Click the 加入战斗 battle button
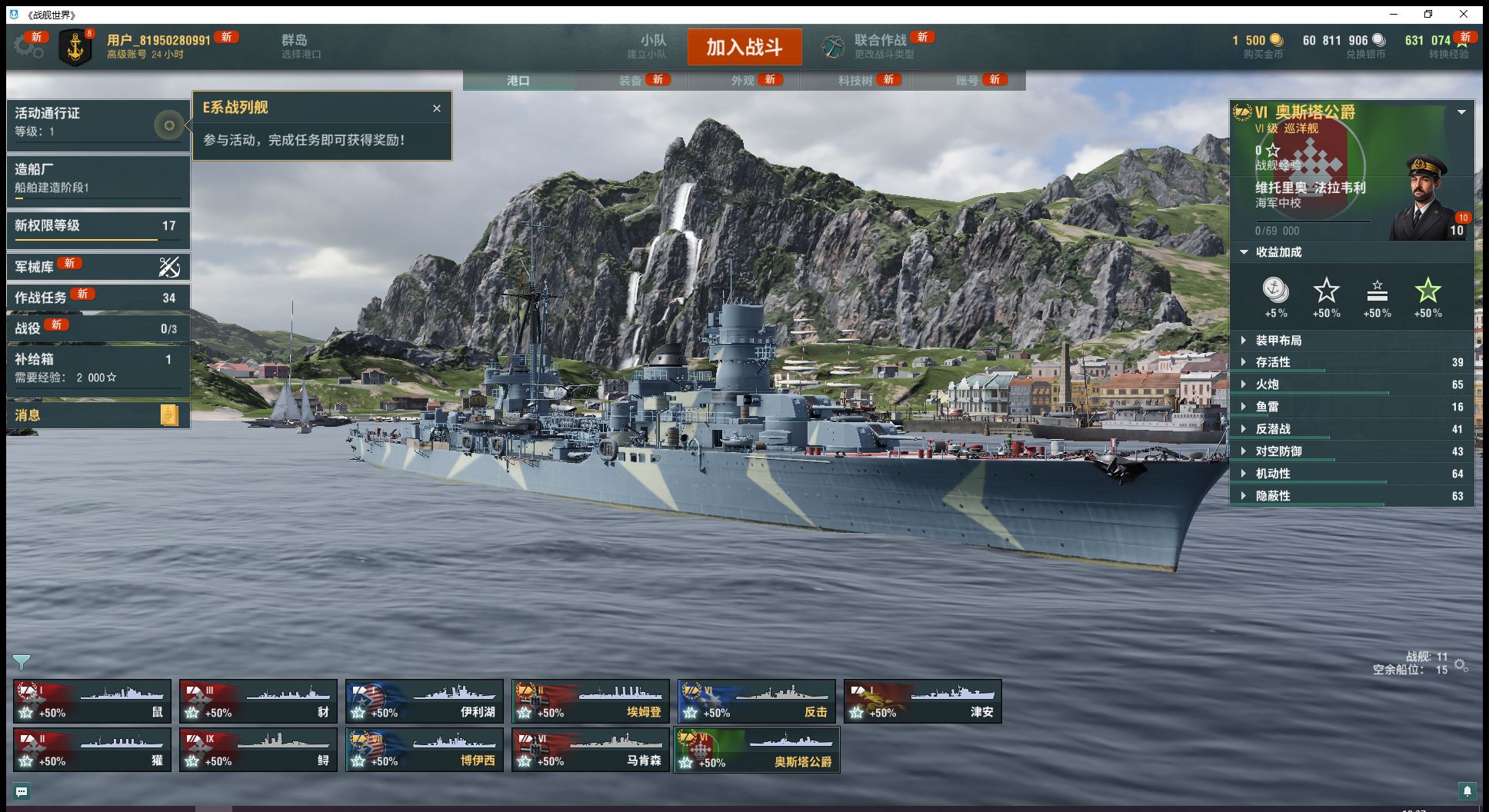The height and width of the screenshot is (812, 1489). pos(744,48)
